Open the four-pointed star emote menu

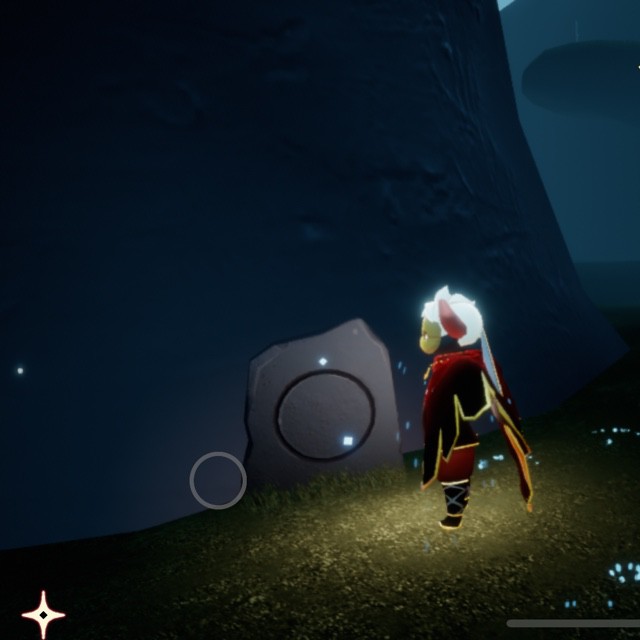tap(43, 613)
